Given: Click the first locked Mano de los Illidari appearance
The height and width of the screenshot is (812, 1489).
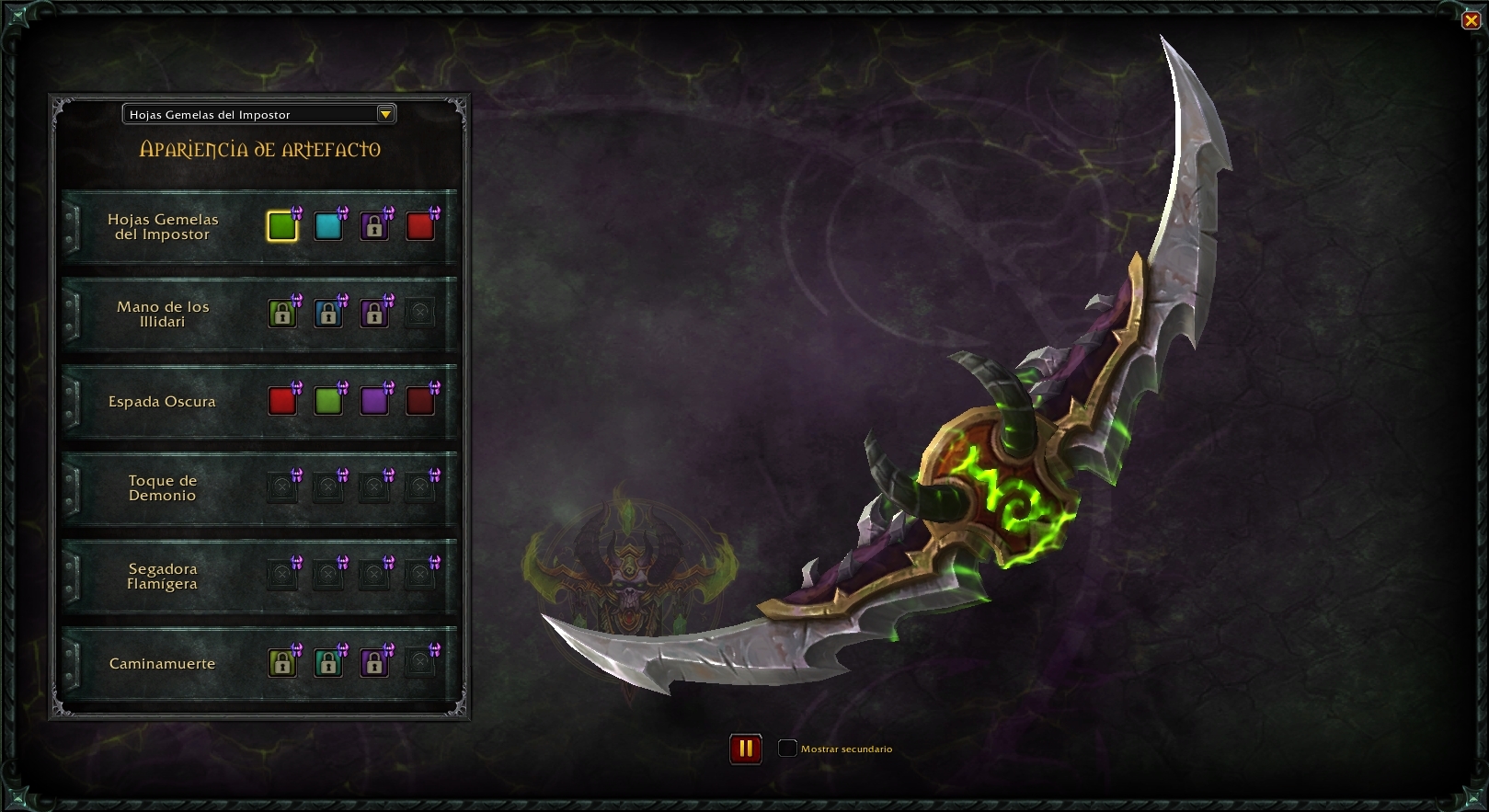Looking at the screenshot, I should tap(282, 313).
